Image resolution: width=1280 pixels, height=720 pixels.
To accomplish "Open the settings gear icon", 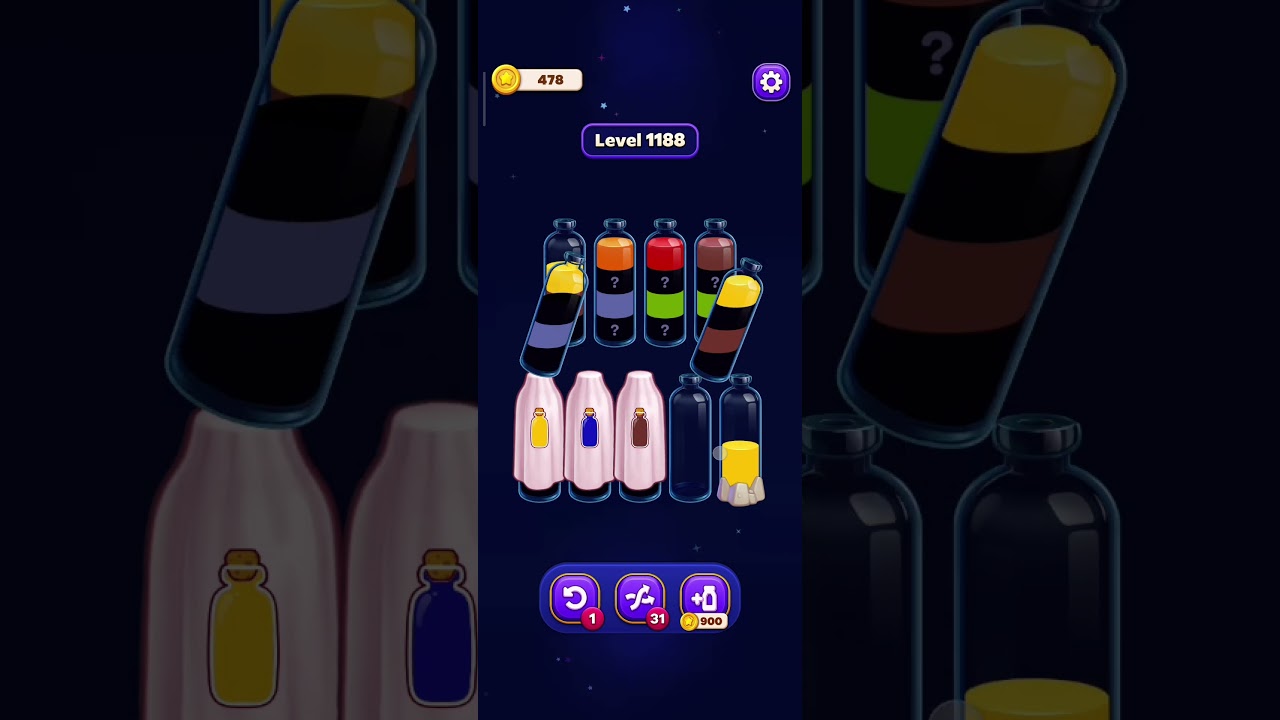I will click(x=770, y=81).
